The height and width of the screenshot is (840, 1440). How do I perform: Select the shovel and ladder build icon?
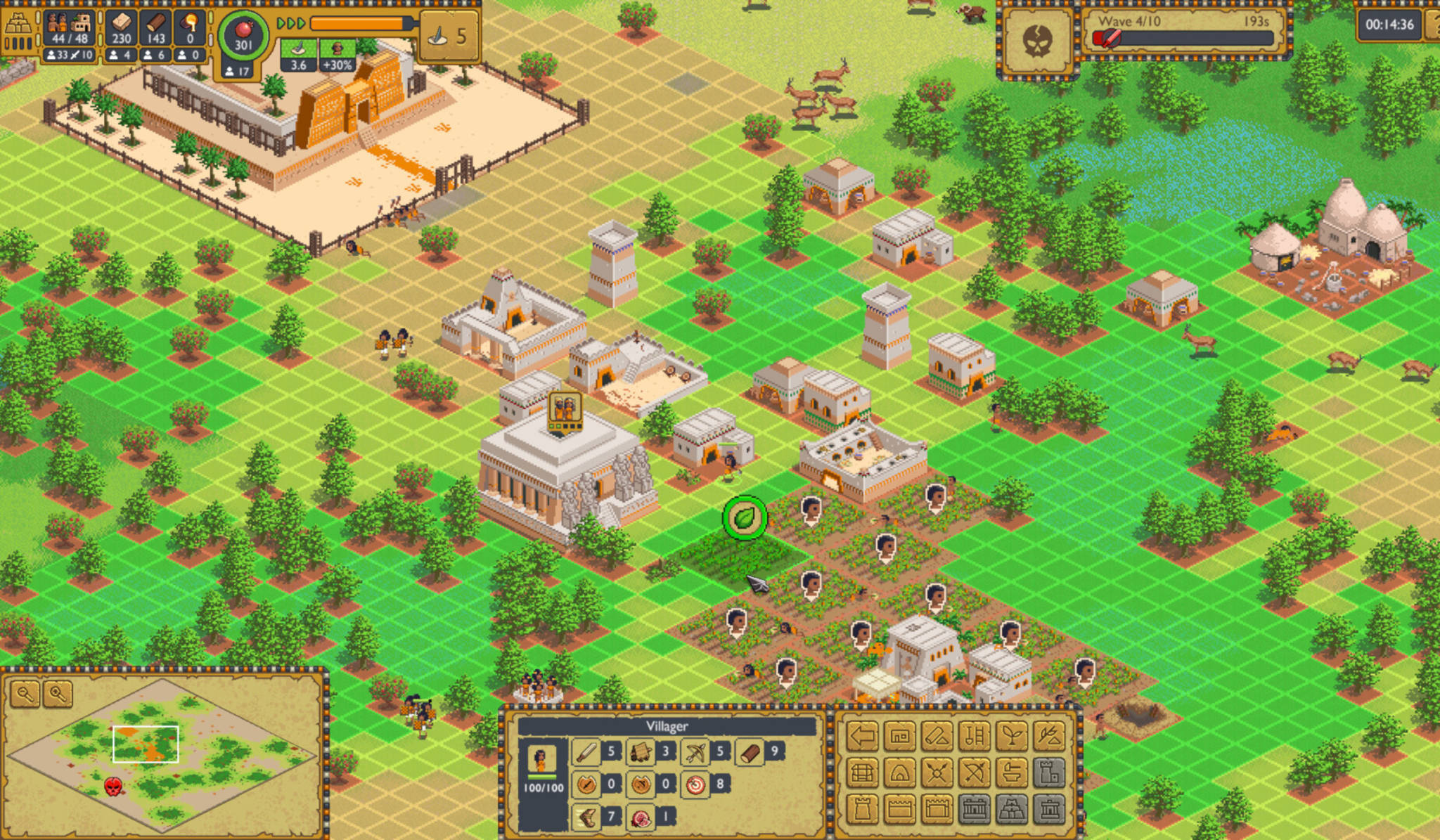[975, 736]
